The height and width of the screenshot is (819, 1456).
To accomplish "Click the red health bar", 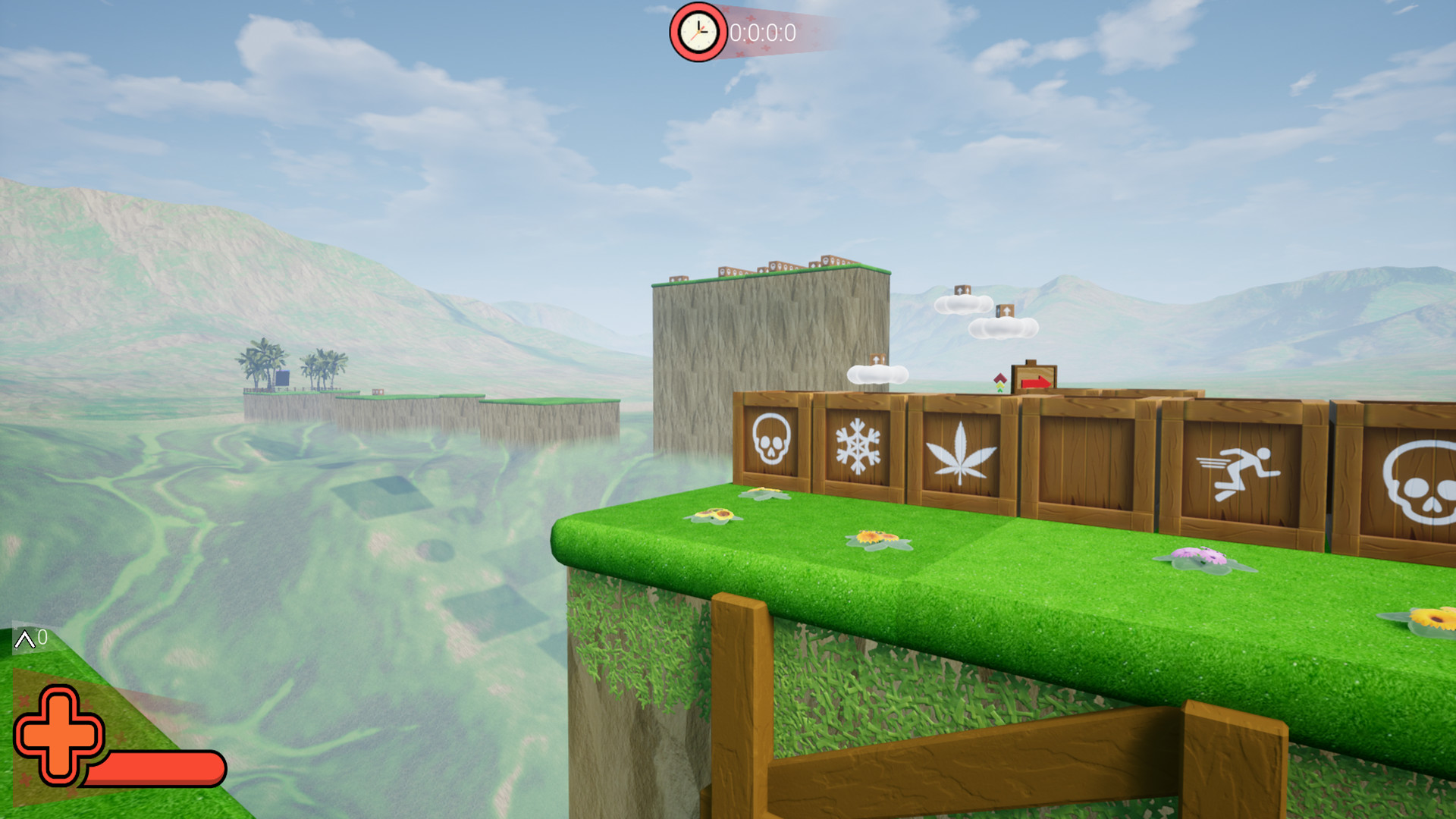I will pos(155,768).
